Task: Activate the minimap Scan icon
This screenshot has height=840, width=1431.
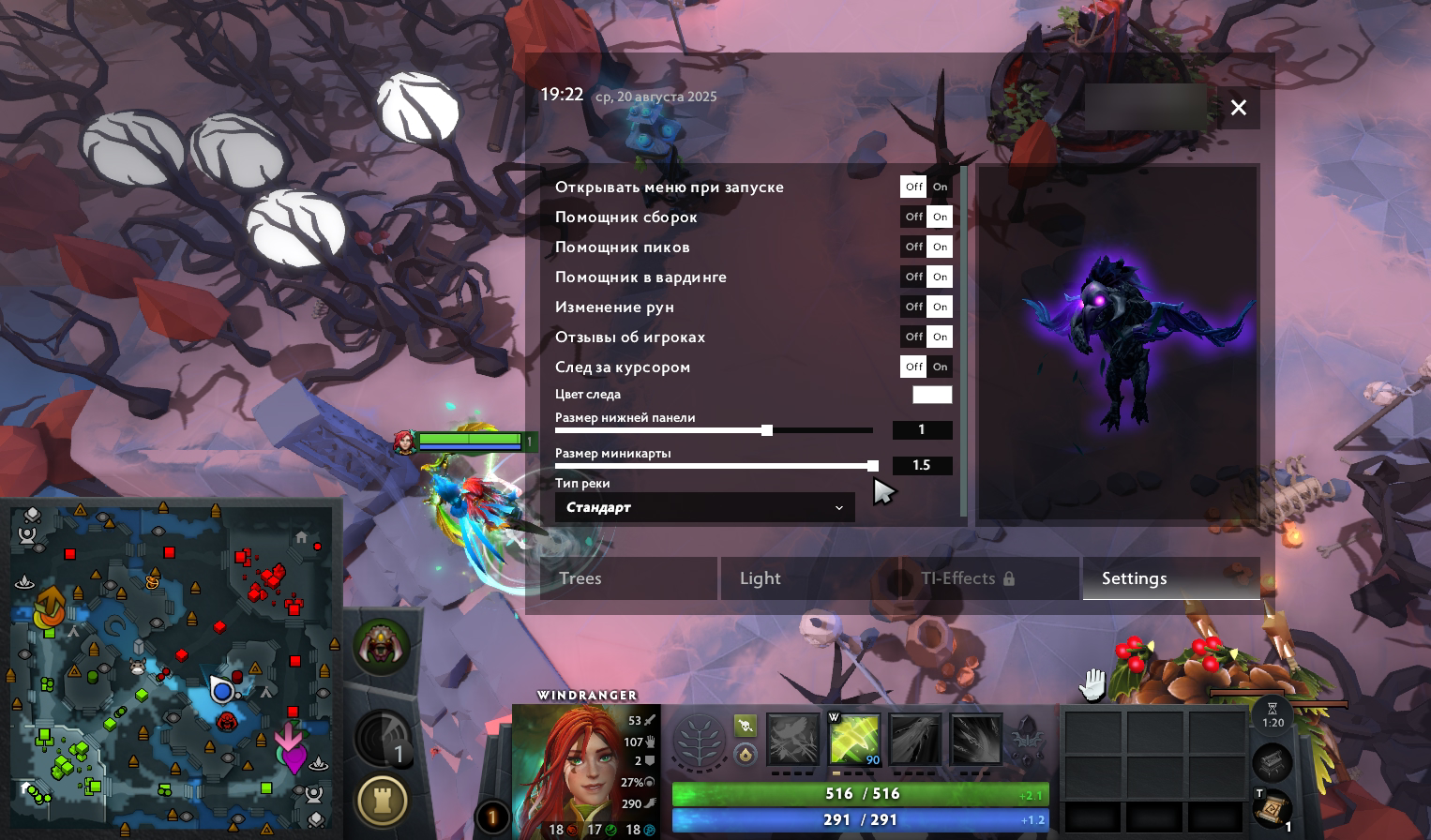Action: pyautogui.click(x=382, y=738)
